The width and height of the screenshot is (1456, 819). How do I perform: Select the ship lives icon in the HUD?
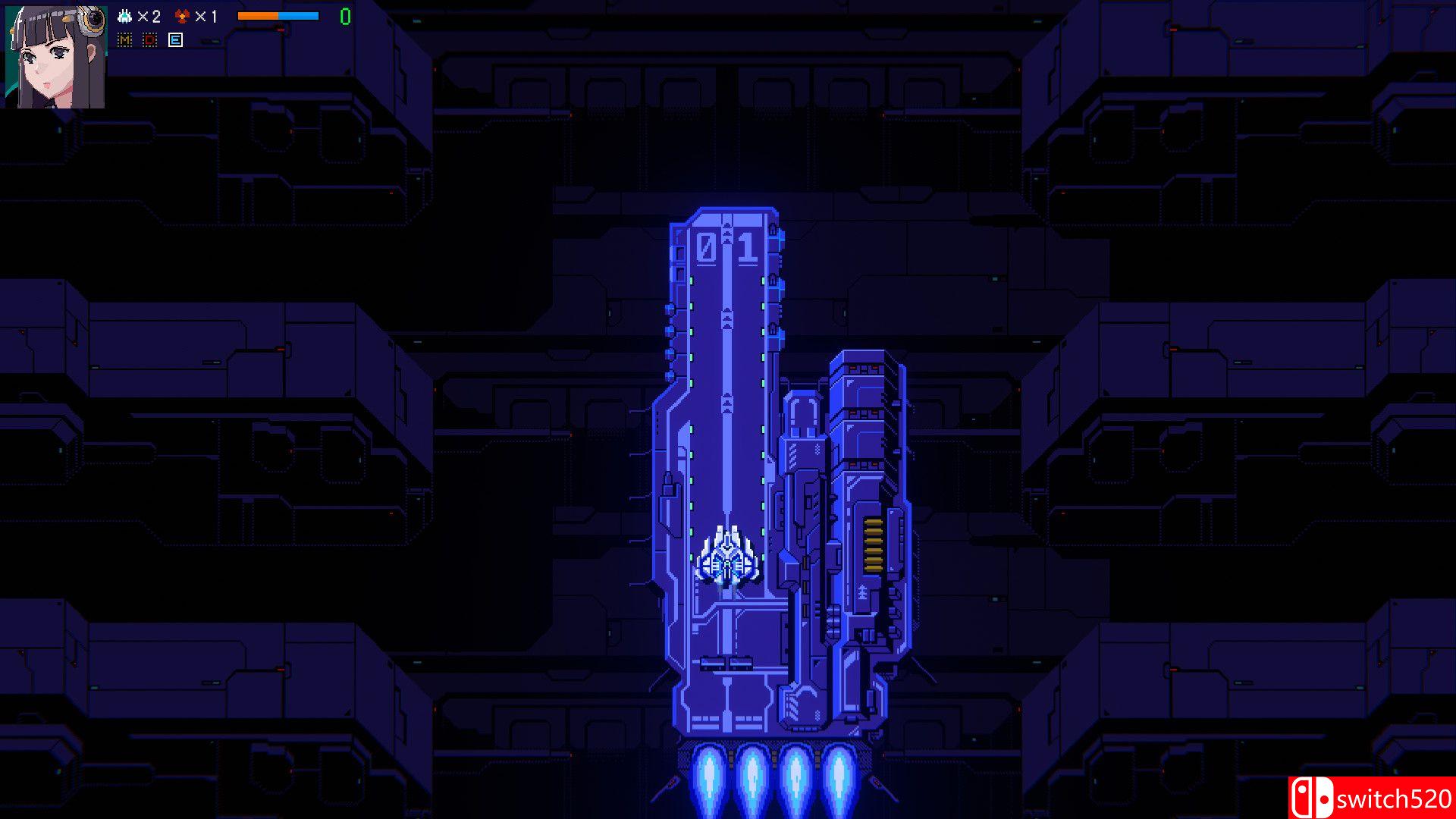[124, 16]
